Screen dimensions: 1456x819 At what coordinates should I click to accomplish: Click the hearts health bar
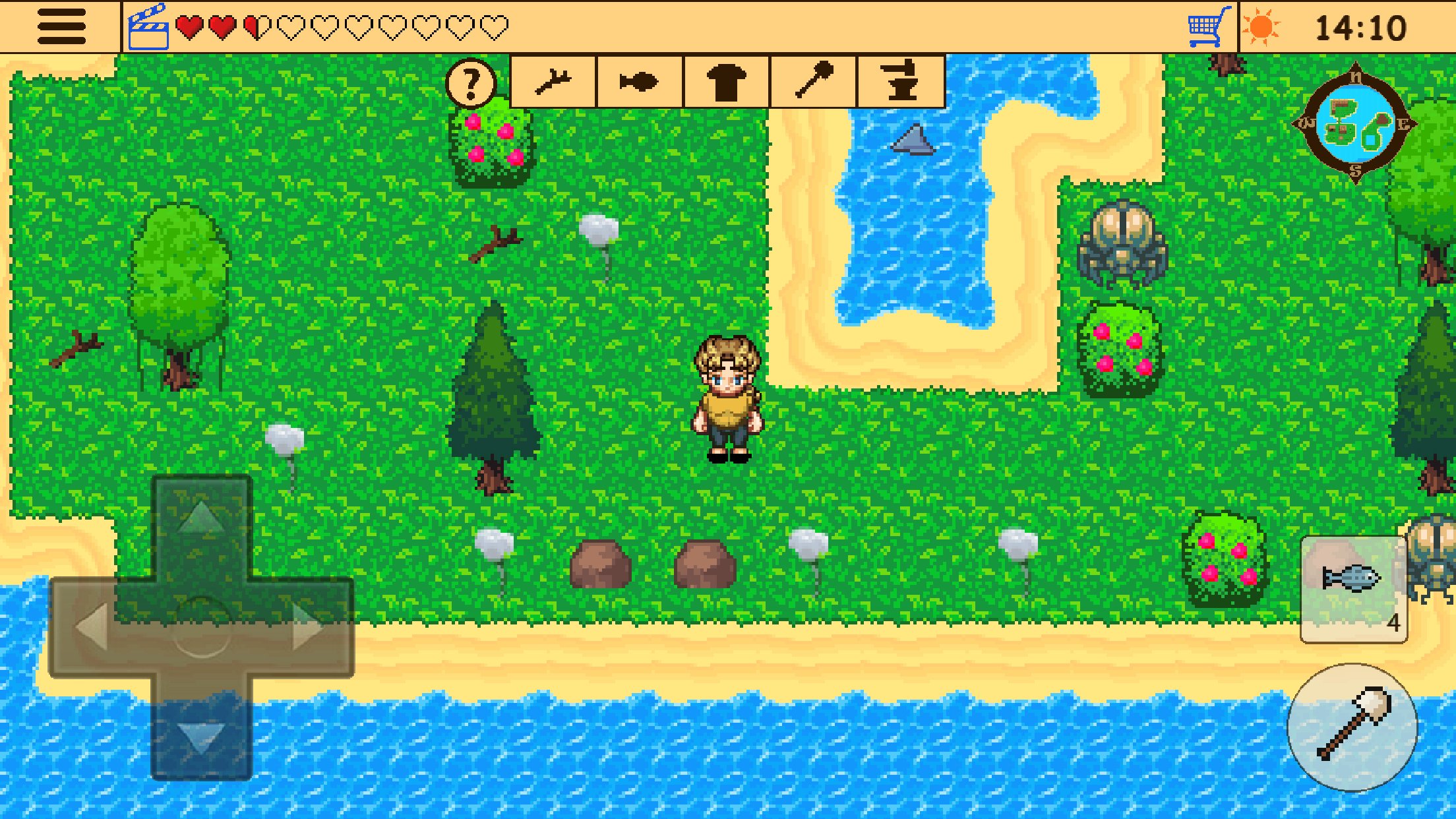(x=343, y=25)
